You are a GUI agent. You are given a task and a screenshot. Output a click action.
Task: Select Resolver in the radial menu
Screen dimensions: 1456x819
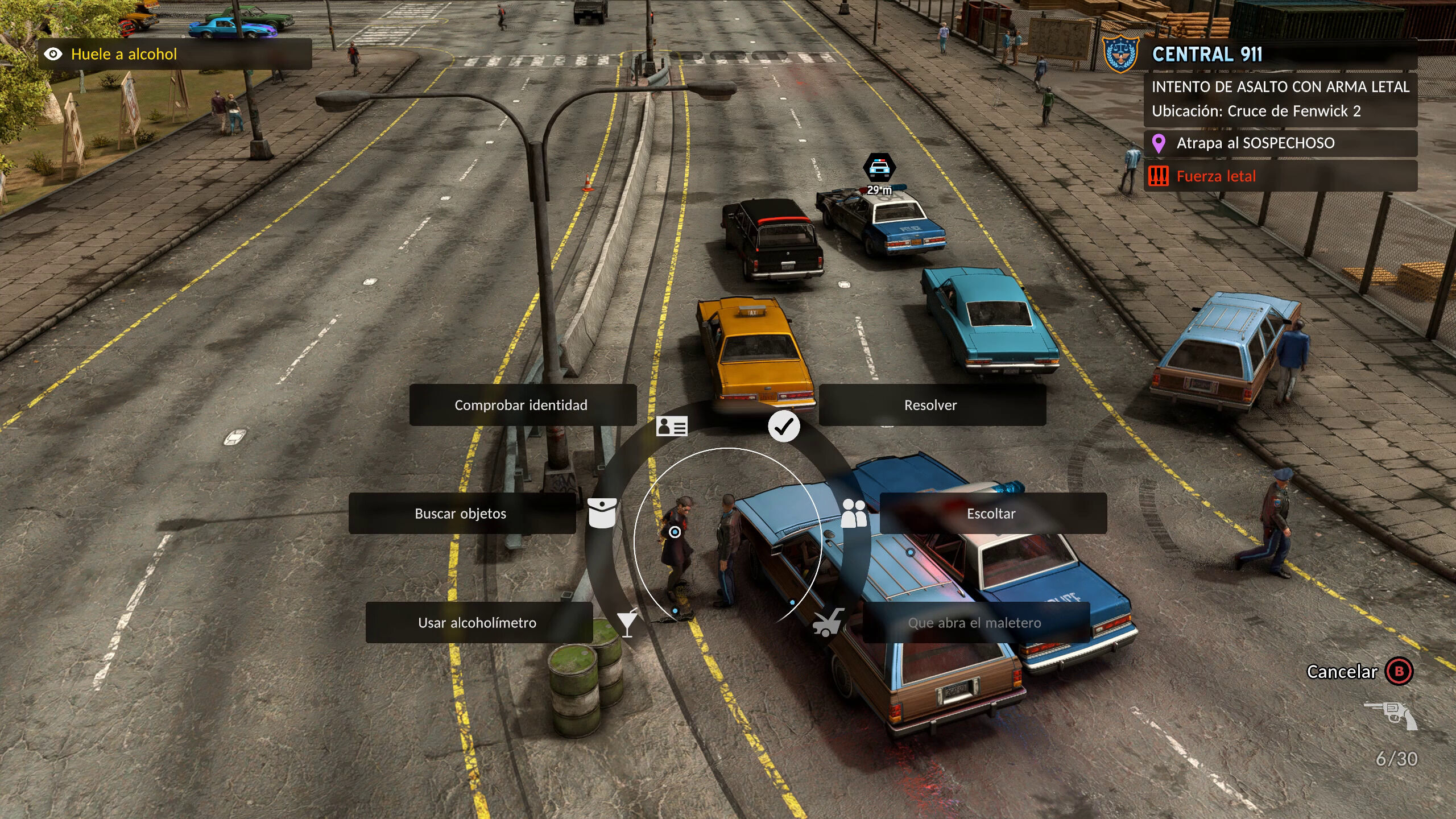[x=932, y=405]
